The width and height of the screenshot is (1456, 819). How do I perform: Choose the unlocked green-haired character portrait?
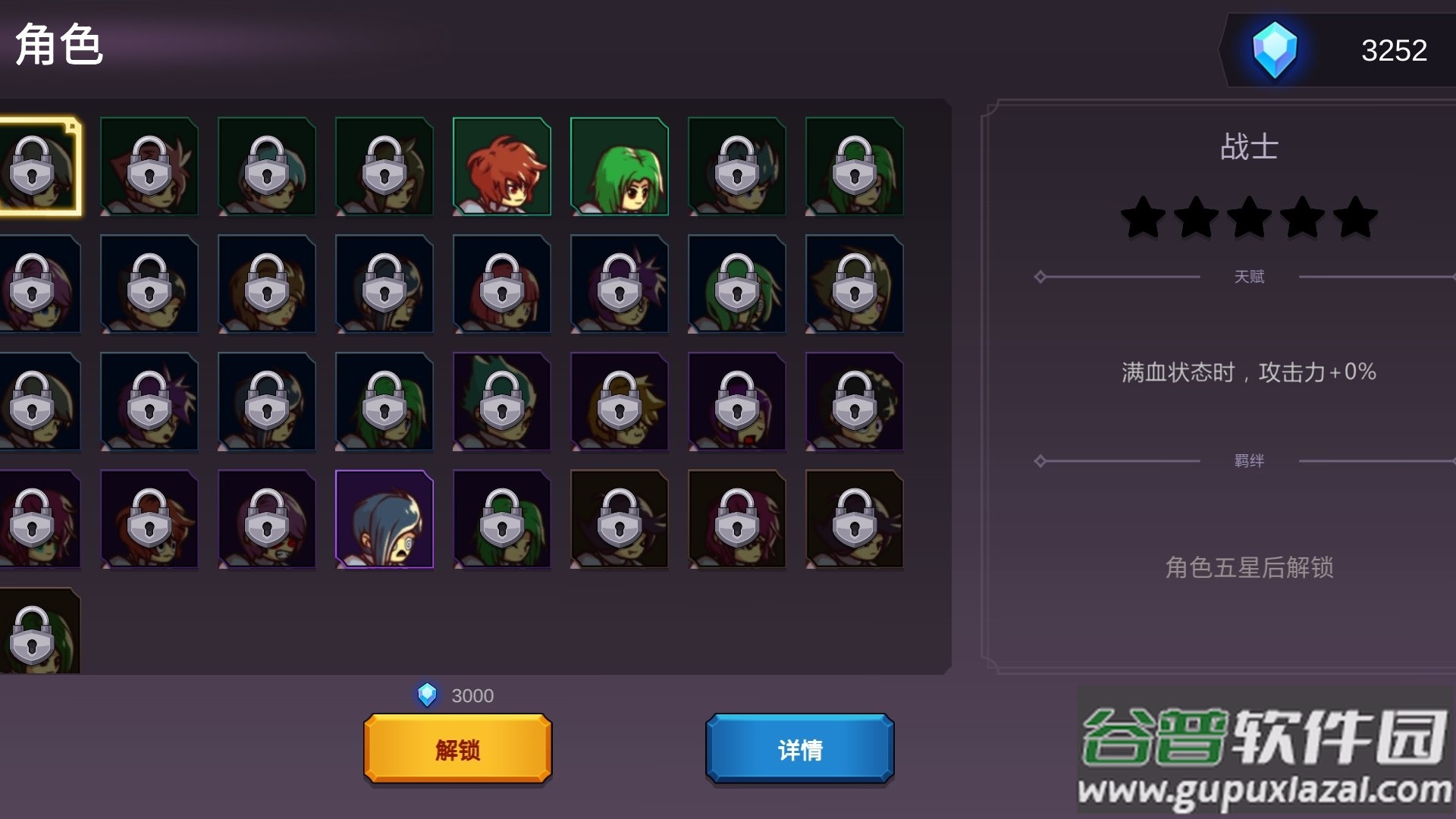619,167
